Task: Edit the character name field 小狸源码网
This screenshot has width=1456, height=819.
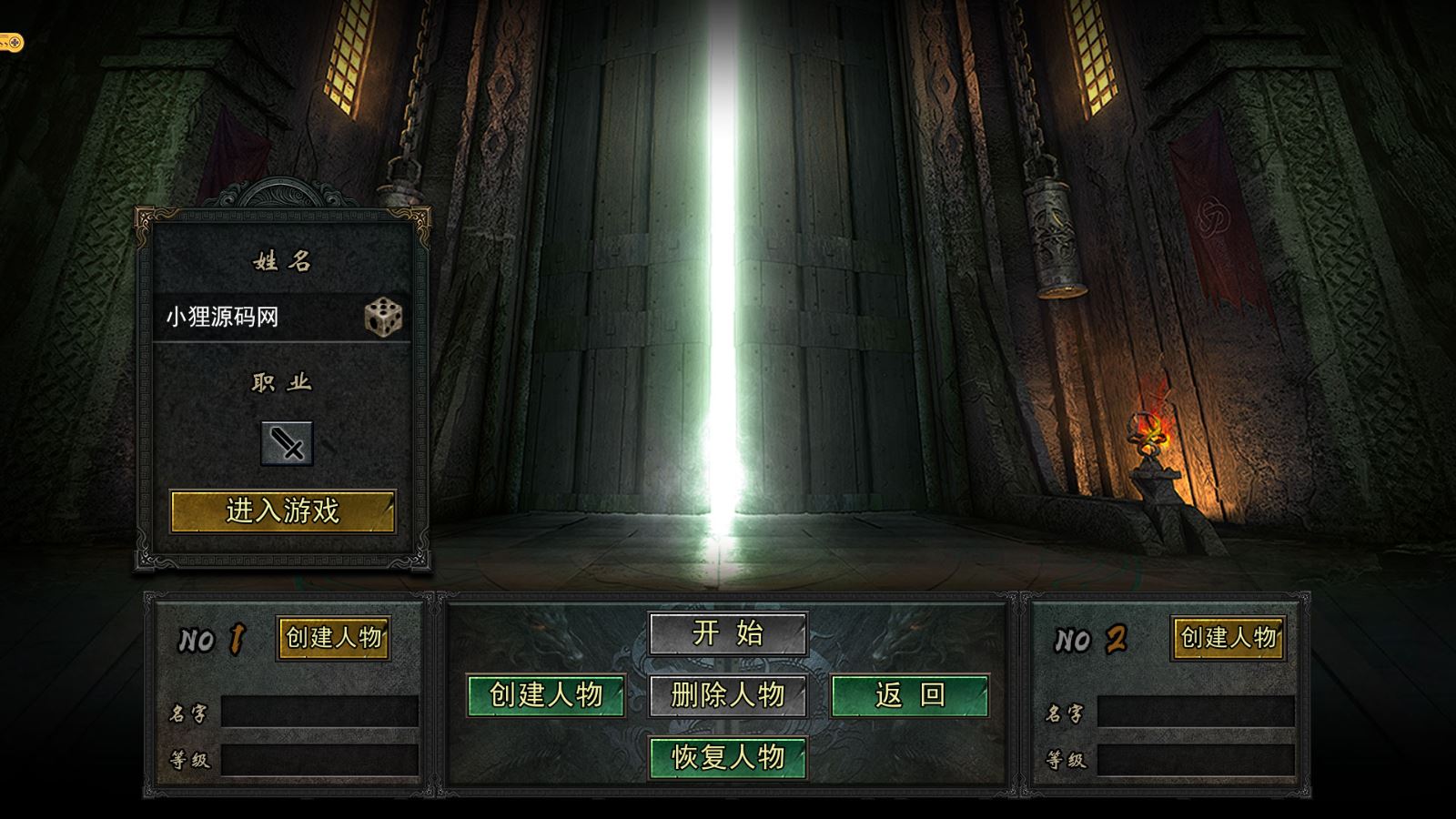Action: tap(255, 317)
